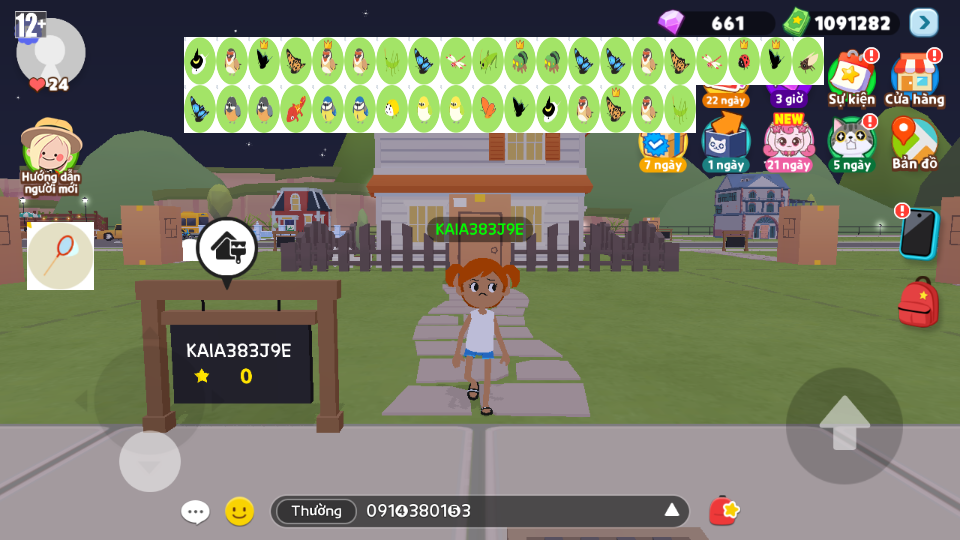Collapse the top menu with the arrow button
Image resolution: width=960 pixels, height=540 pixels.
[924, 22]
